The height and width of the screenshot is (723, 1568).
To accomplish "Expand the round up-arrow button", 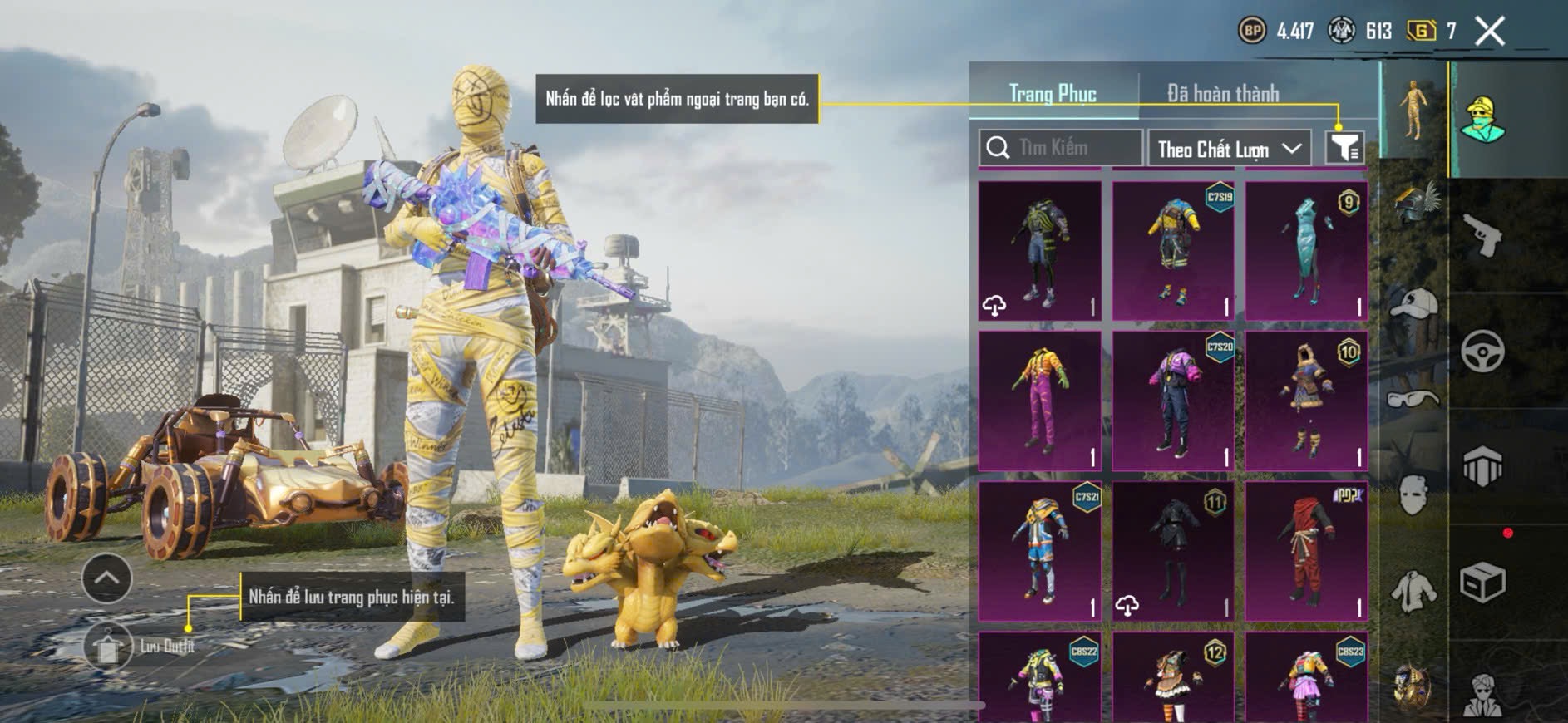I will coord(106,578).
